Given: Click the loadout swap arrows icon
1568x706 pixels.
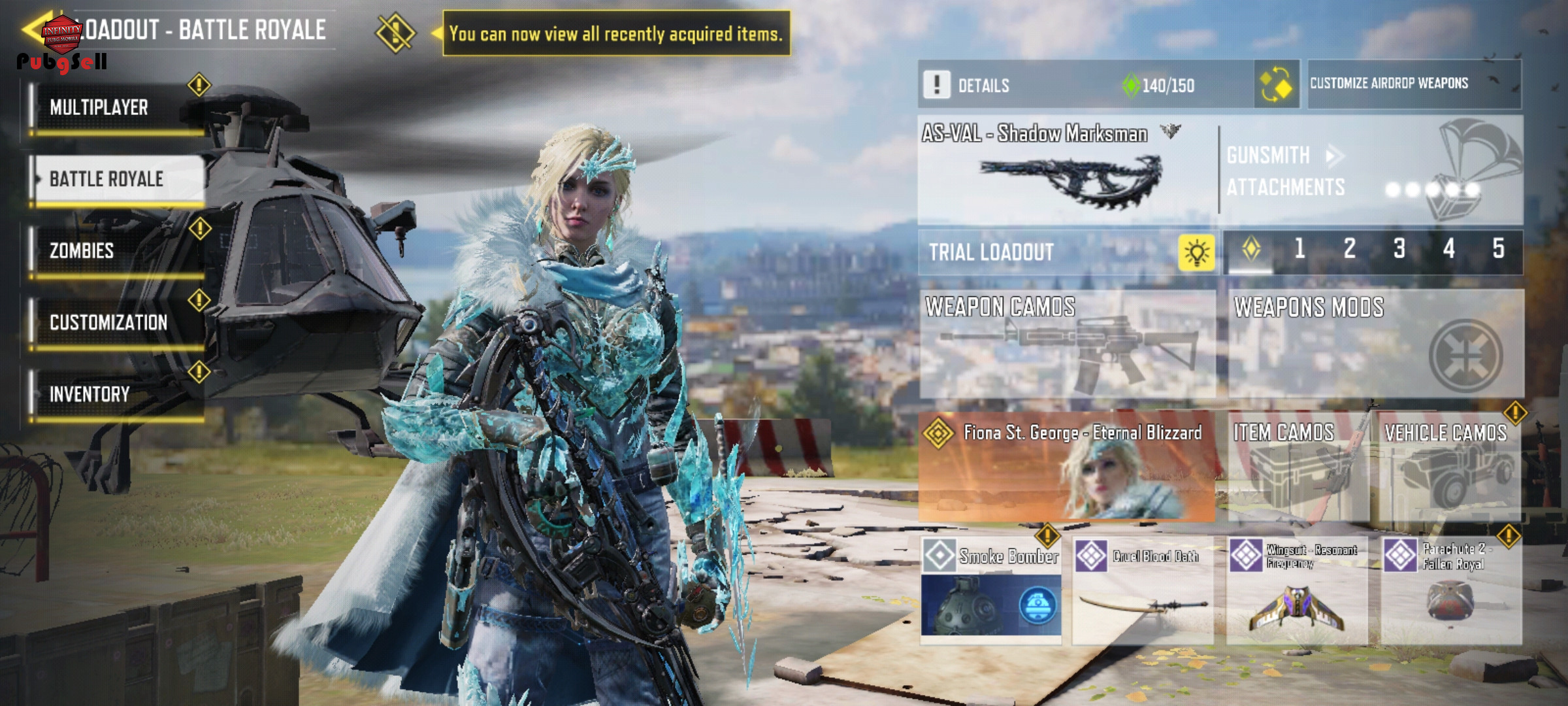Looking at the screenshot, I should (1276, 86).
